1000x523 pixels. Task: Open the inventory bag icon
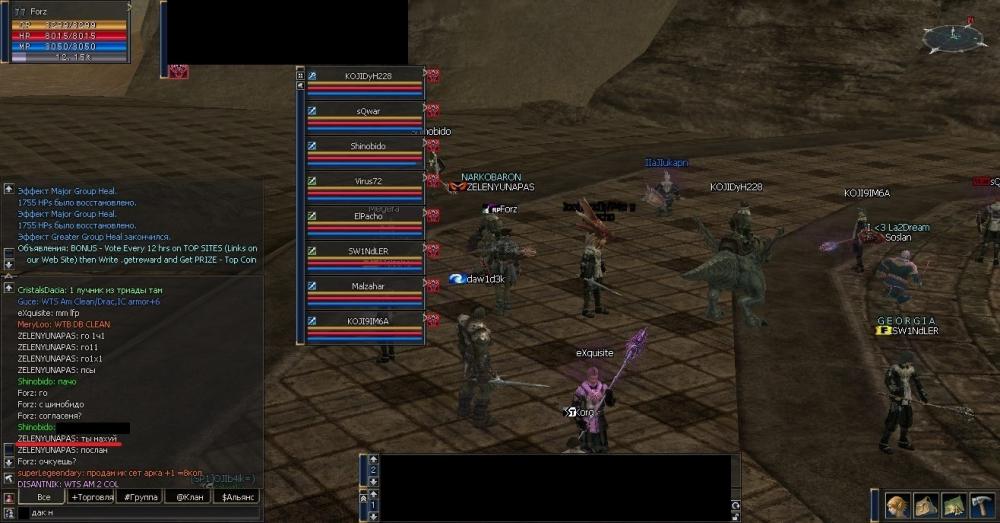[x=925, y=504]
